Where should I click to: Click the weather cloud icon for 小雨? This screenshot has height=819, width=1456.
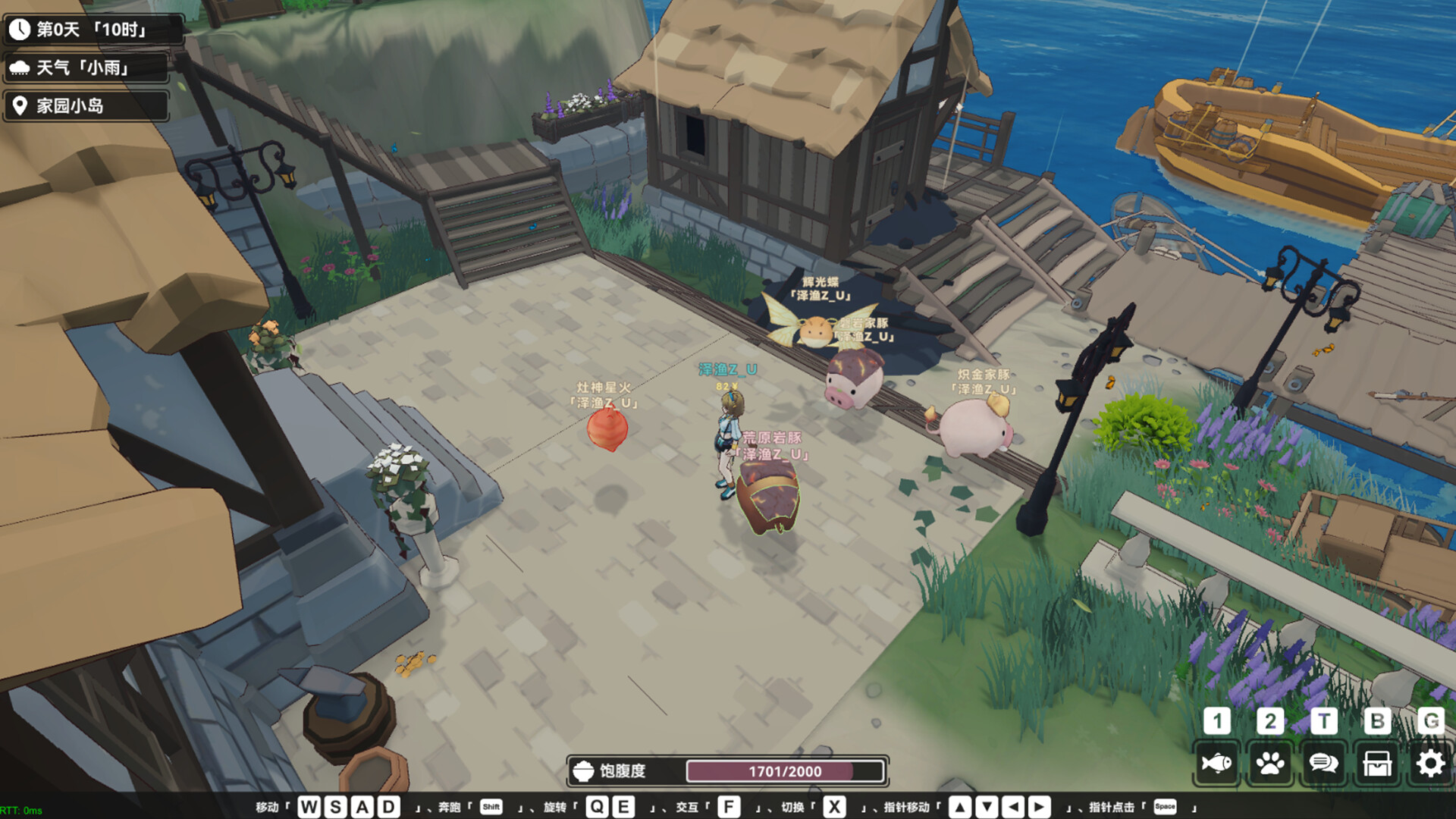click(21, 68)
